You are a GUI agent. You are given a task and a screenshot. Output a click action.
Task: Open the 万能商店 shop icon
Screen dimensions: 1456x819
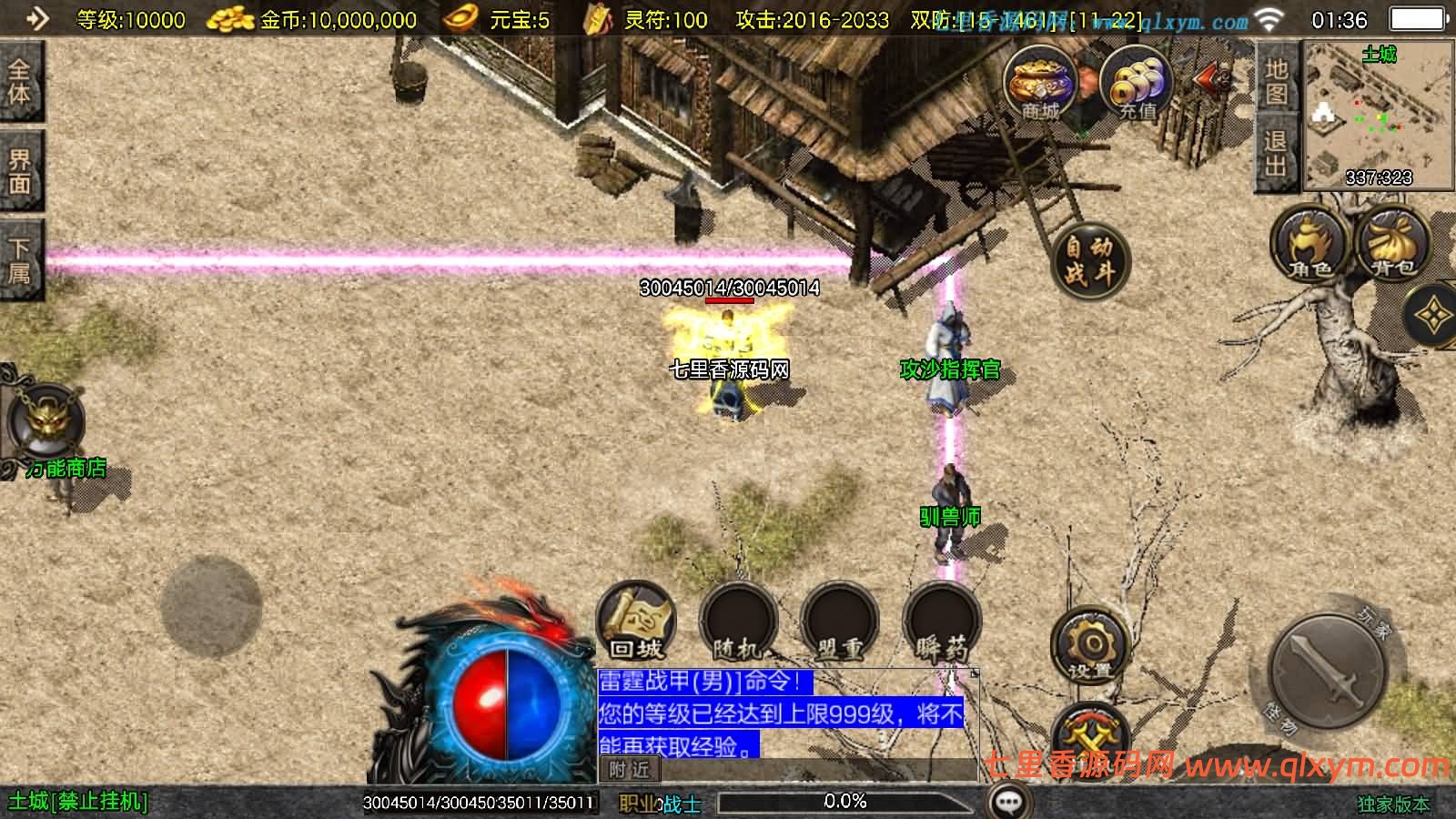[45, 423]
